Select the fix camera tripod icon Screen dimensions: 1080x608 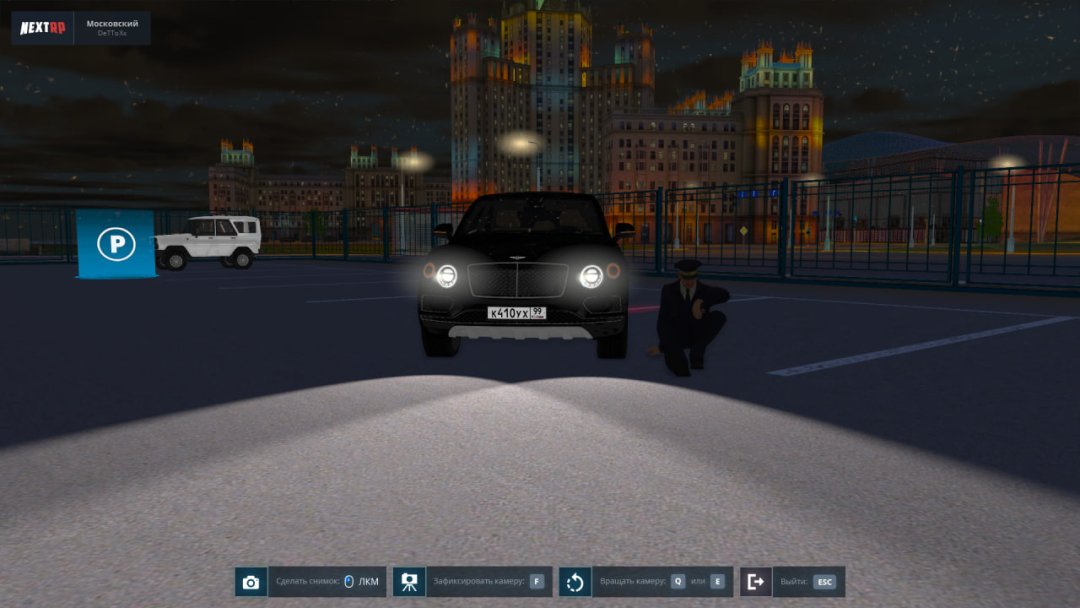click(x=409, y=582)
